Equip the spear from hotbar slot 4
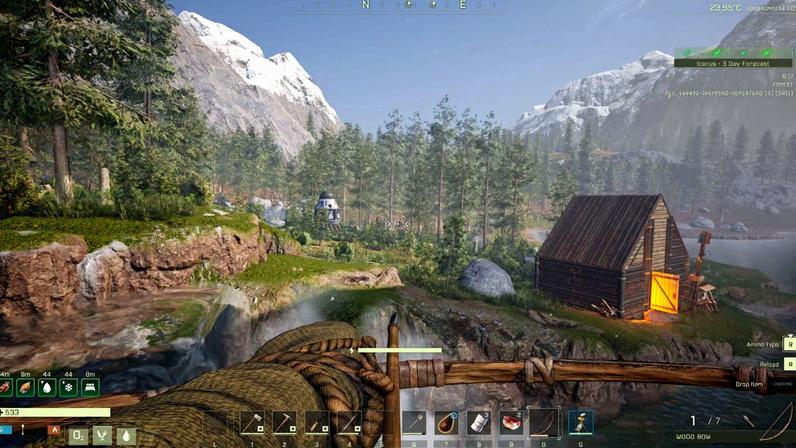 click(349, 423)
